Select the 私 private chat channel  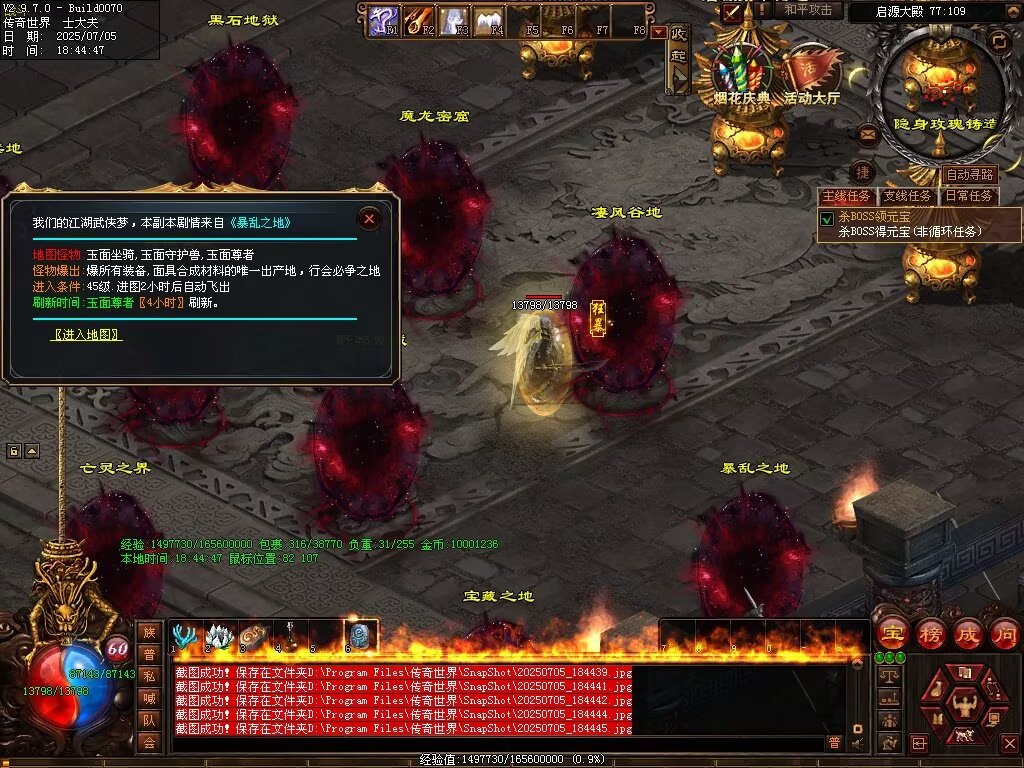[x=149, y=675]
